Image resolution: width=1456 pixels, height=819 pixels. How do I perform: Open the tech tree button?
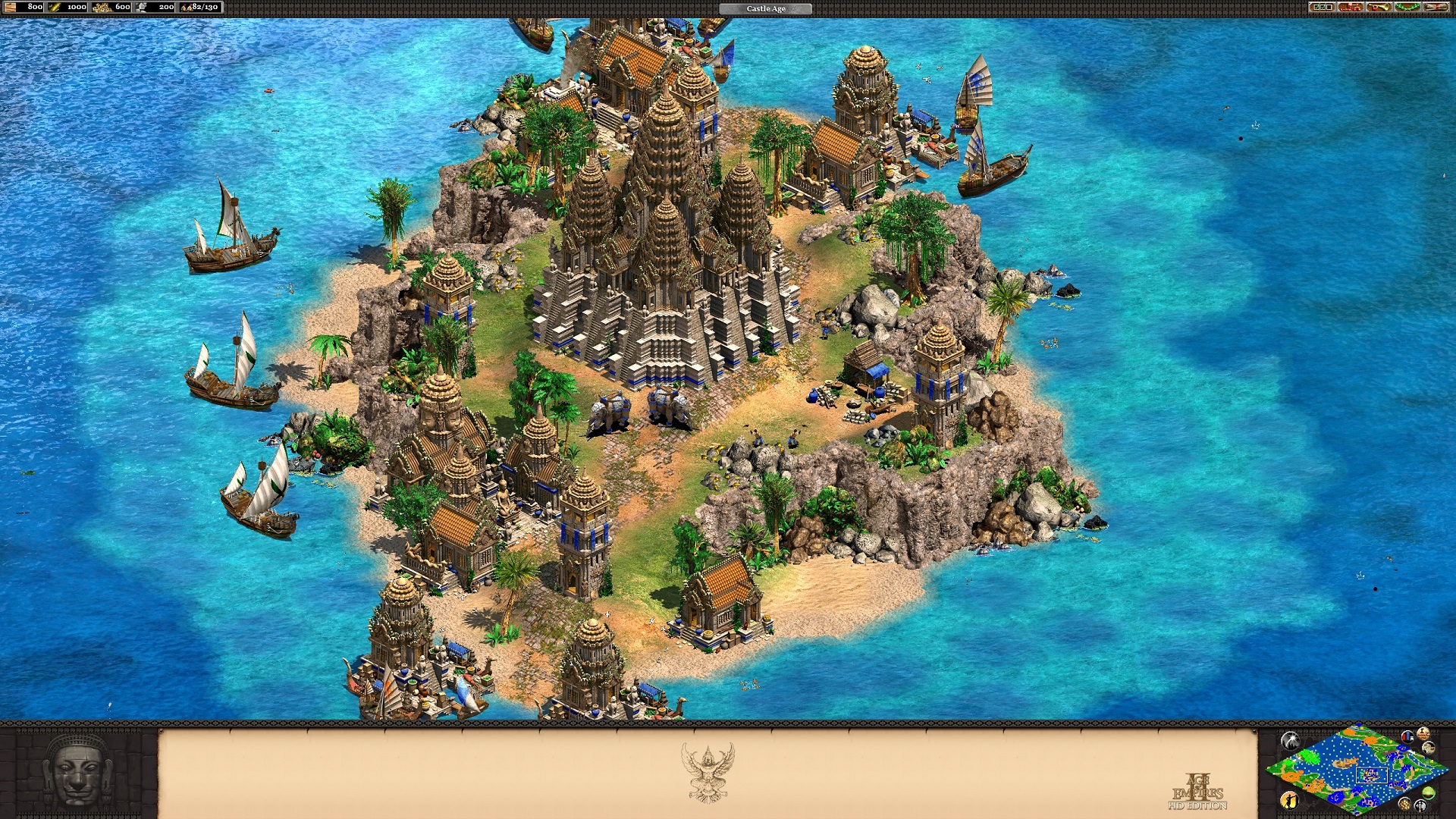click(1351, 7)
